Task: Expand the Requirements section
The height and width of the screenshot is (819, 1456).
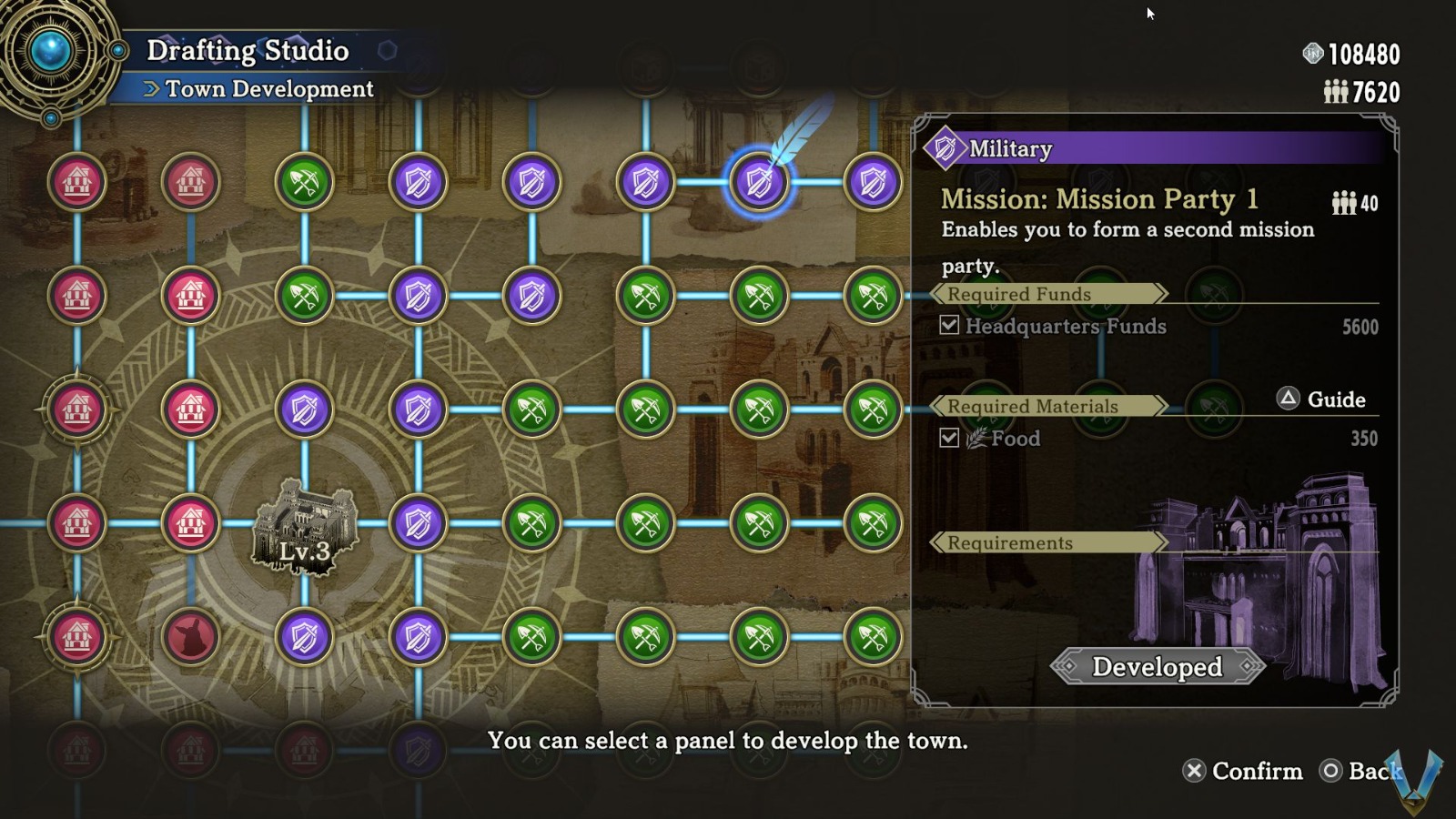Action: [x=1006, y=542]
